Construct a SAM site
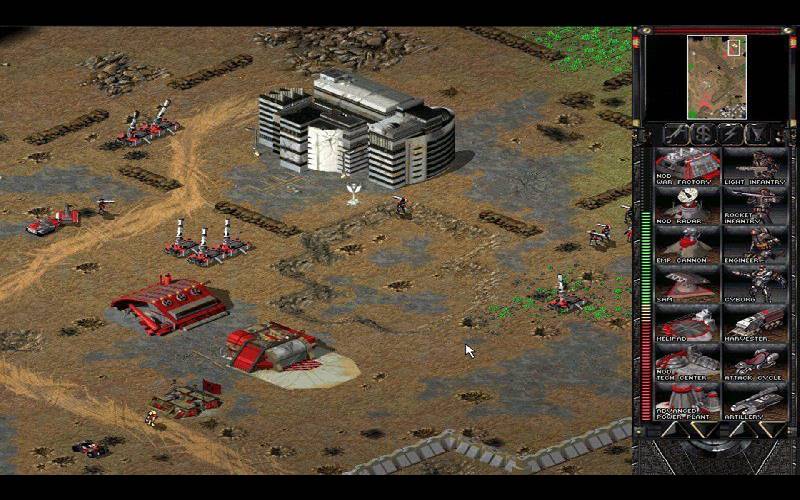Screen dimensions: 800x500 [x=686, y=284]
